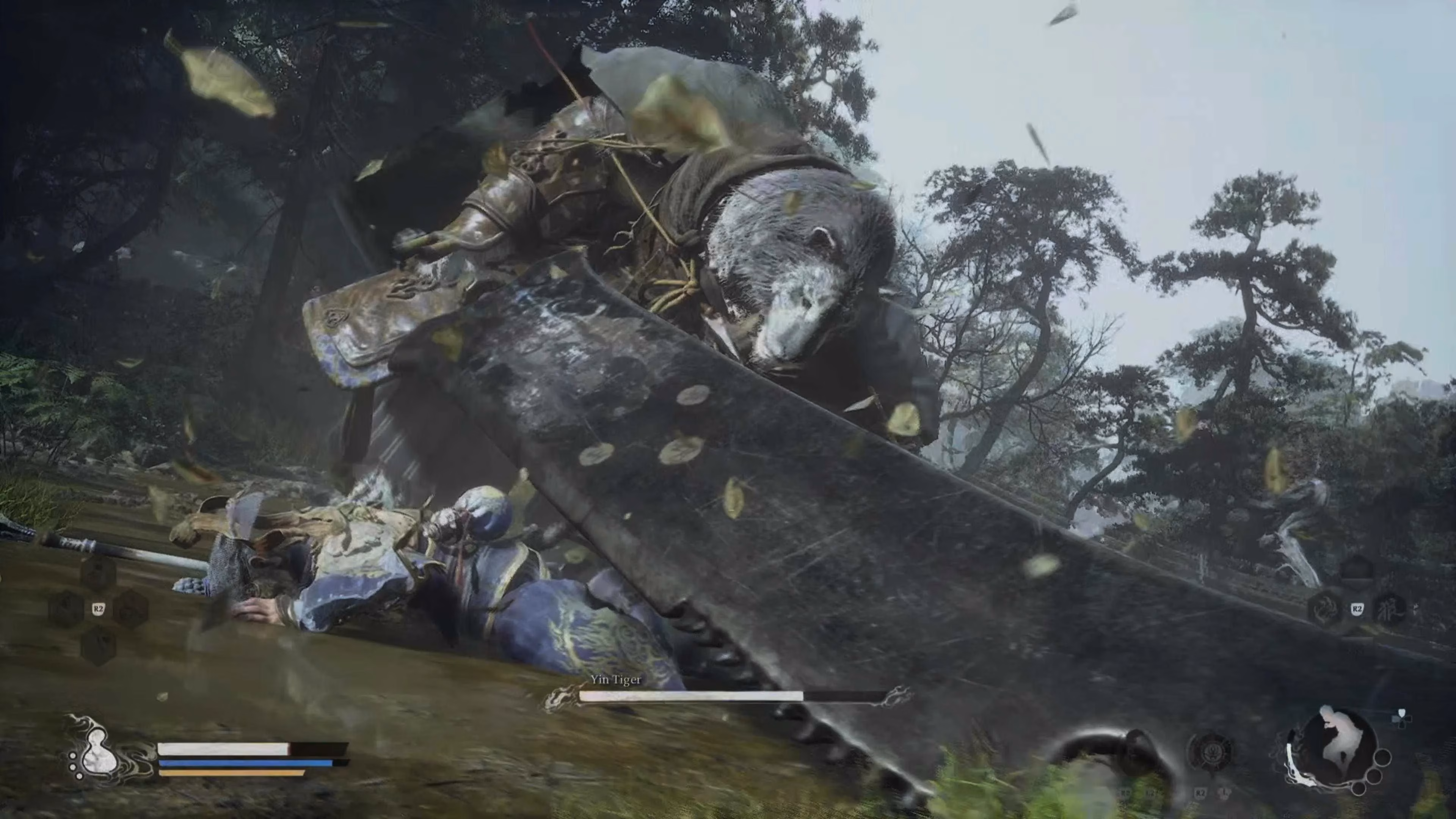Click the Yin Tiger boss name label
The height and width of the screenshot is (819, 1456).
[x=617, y=680]
